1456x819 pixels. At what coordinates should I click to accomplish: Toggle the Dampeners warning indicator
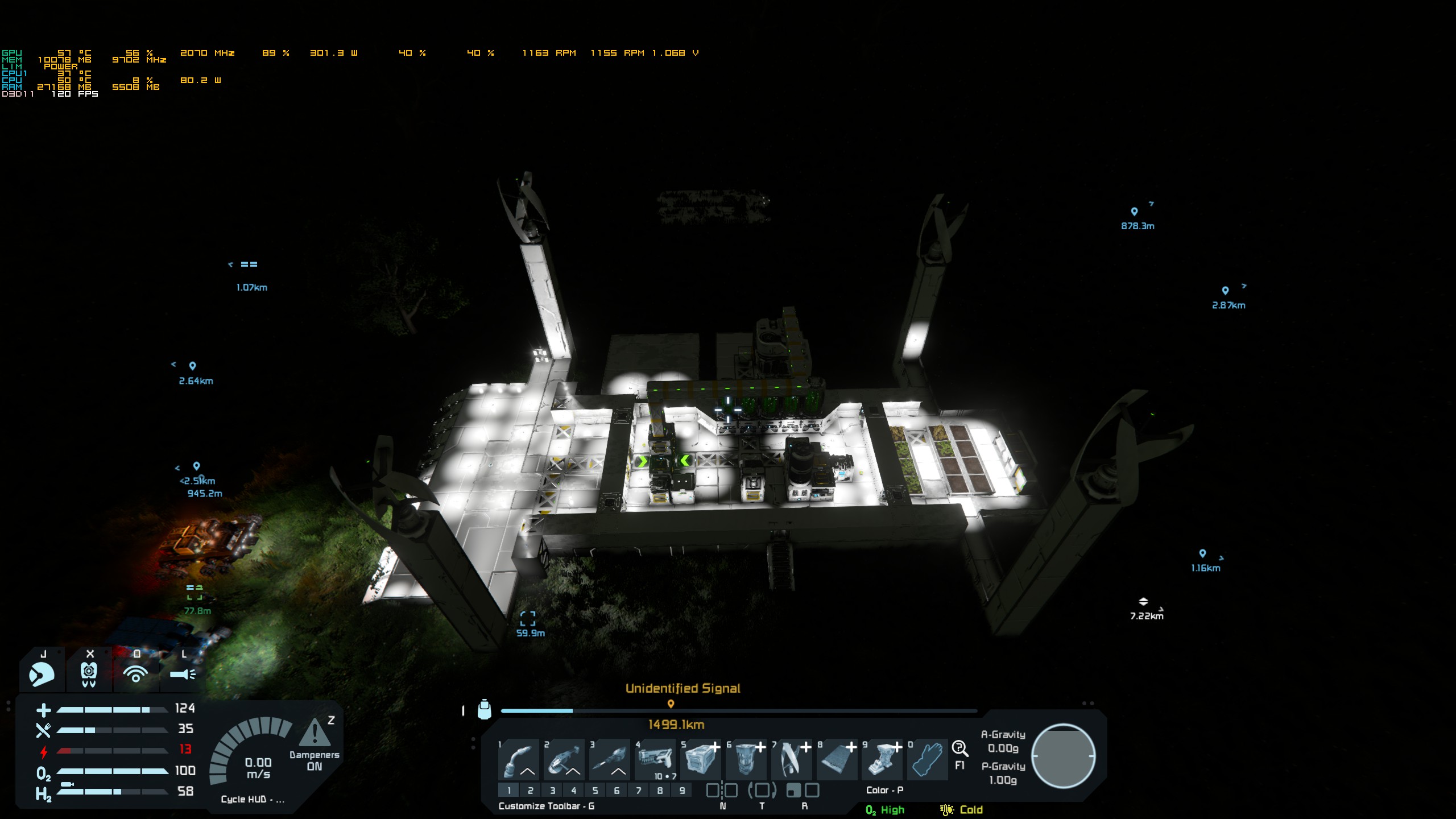click(314, 734)
